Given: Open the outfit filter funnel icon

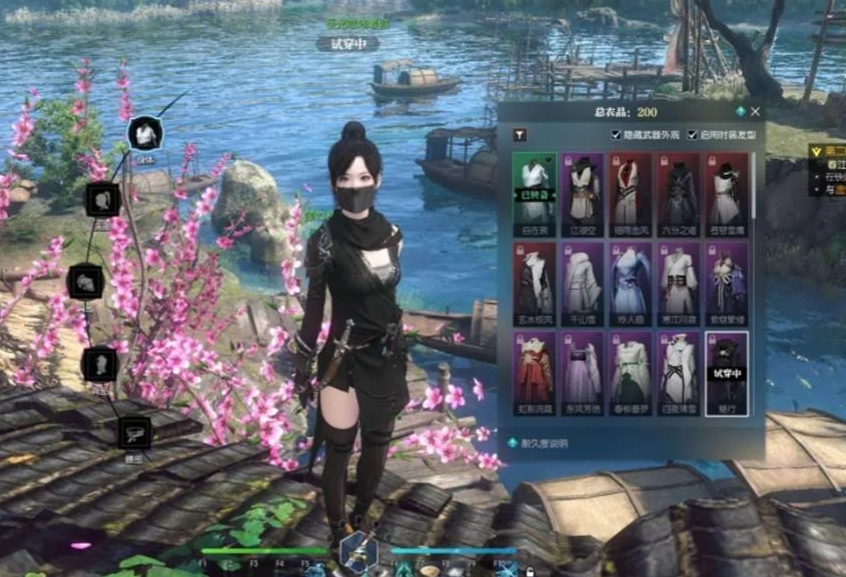Looking at the screenshot, I should [x=519, y=134].
